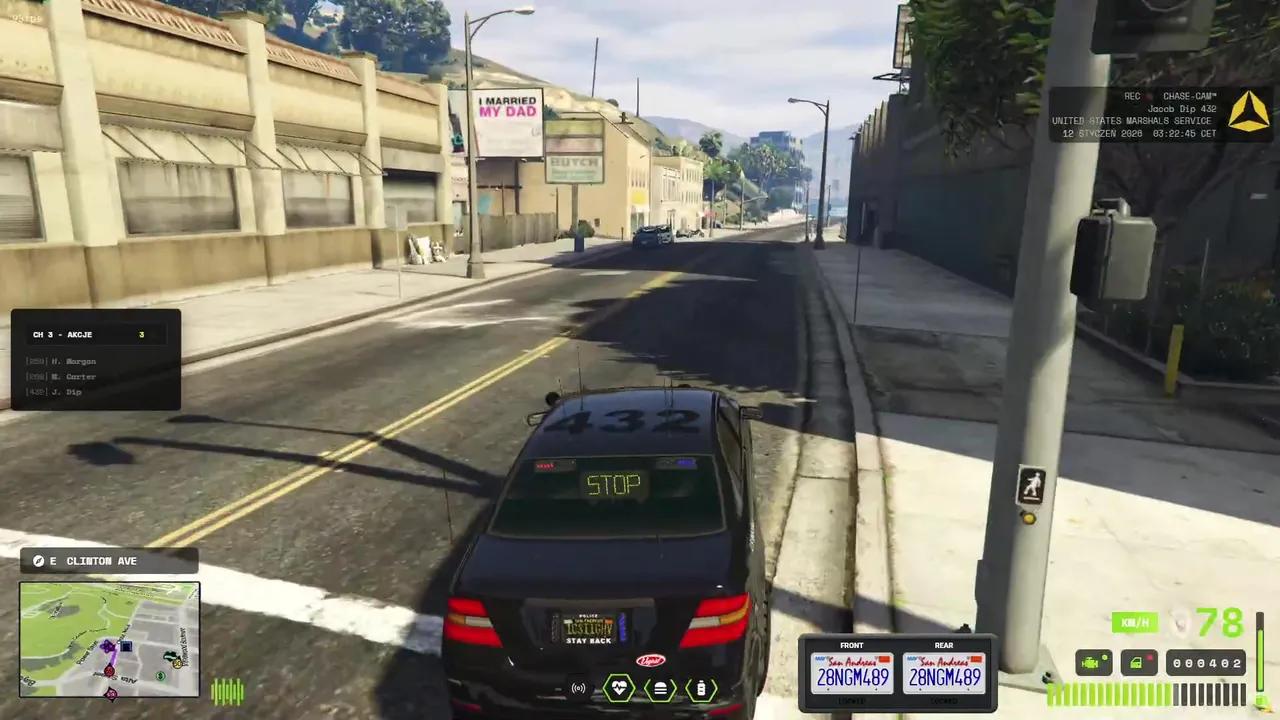Click the thirst water bottle icon
The width and height of the screenshot is (1280, 720).
(703, 688)
